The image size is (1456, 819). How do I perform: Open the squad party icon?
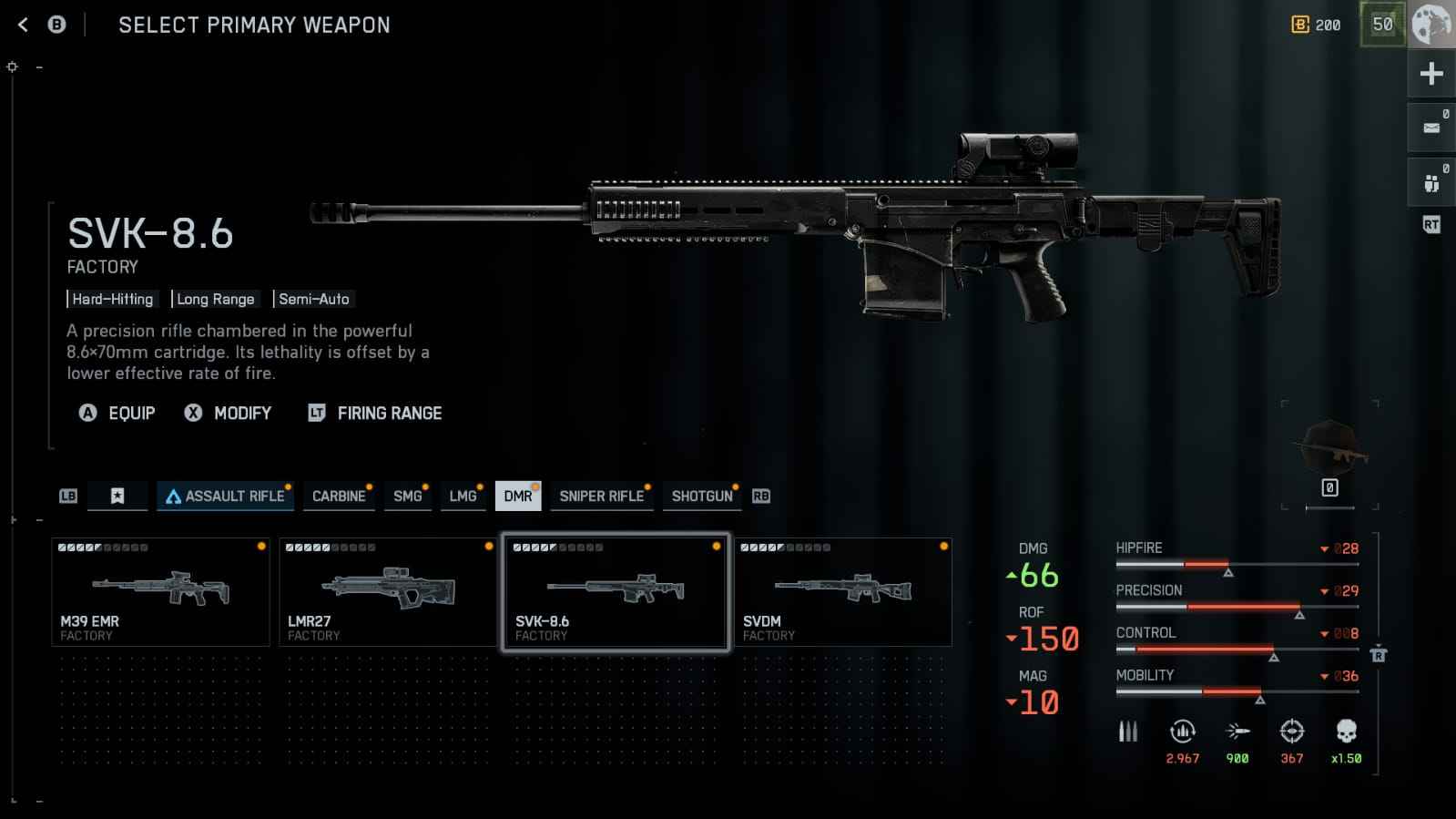click(1431, 184)
